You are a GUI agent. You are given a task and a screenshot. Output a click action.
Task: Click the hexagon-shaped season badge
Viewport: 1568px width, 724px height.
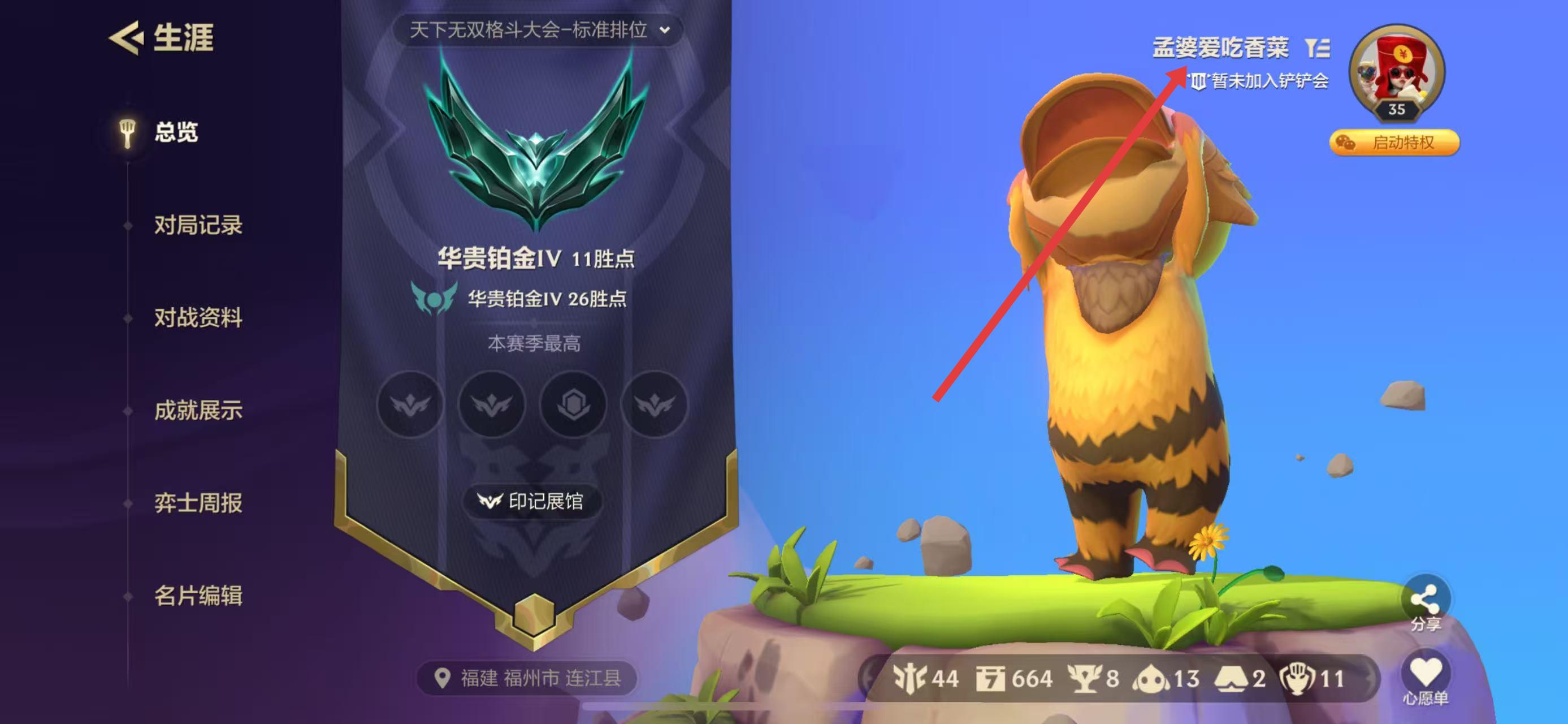(573, 404)
